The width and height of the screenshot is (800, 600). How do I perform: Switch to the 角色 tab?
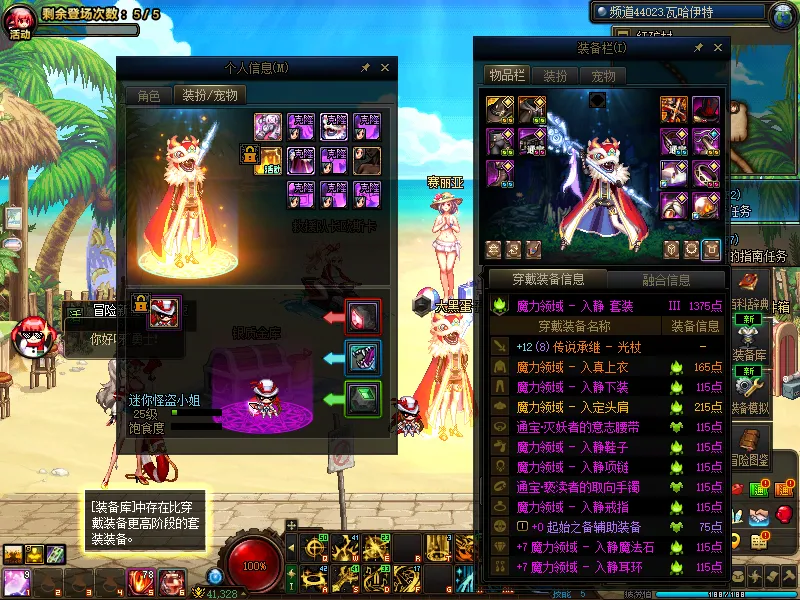[149, 96]
